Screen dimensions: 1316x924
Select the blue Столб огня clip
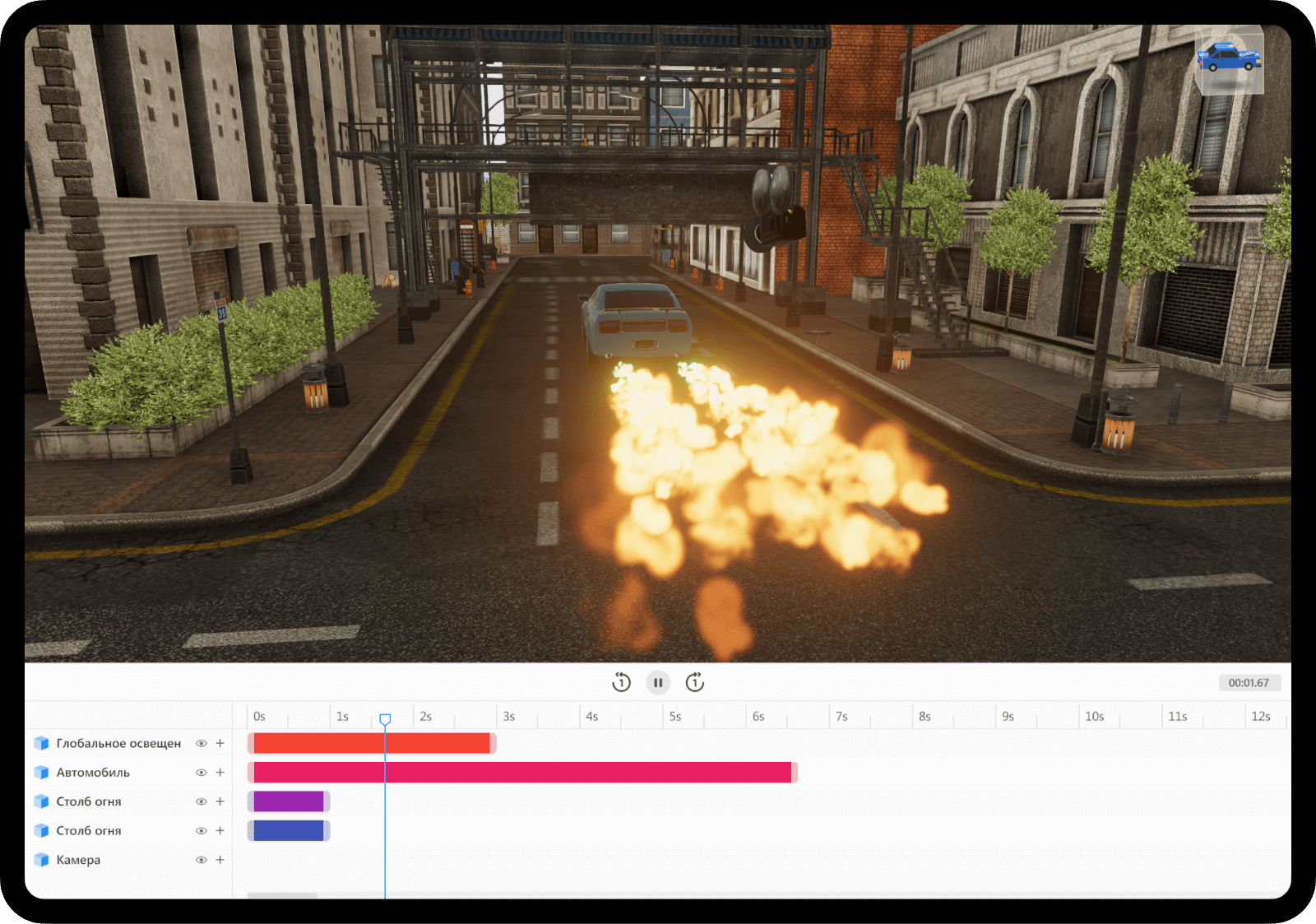[288, 831]
